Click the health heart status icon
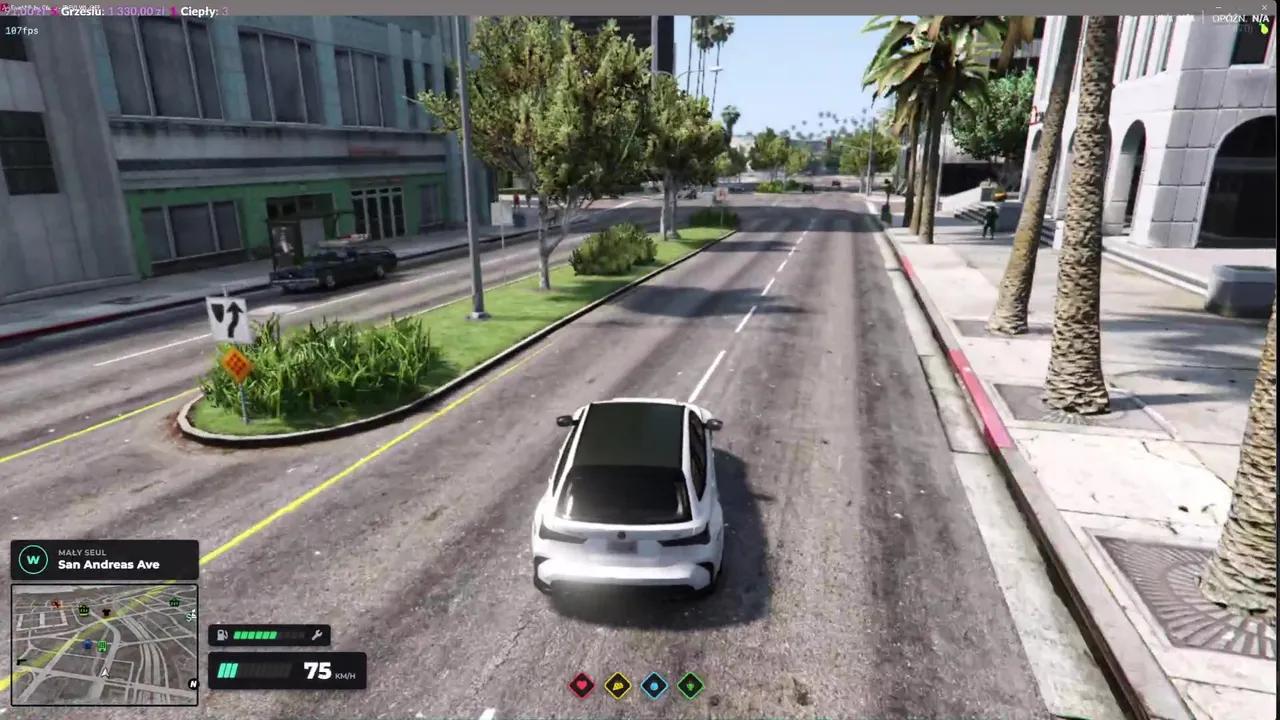 (x=582, y=684)
